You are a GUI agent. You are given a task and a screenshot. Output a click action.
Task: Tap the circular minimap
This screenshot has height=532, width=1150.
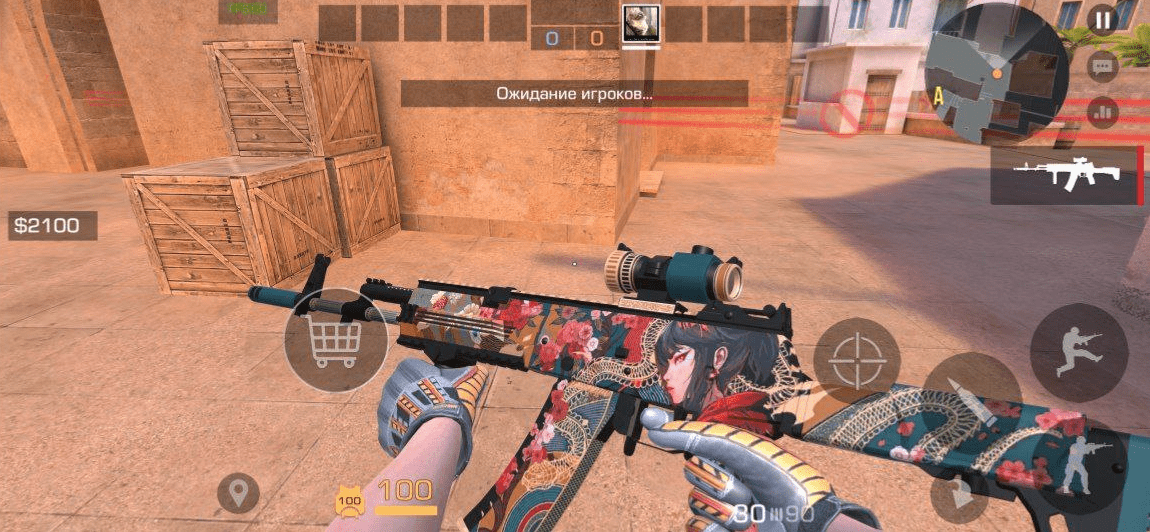tap(996, 75)
